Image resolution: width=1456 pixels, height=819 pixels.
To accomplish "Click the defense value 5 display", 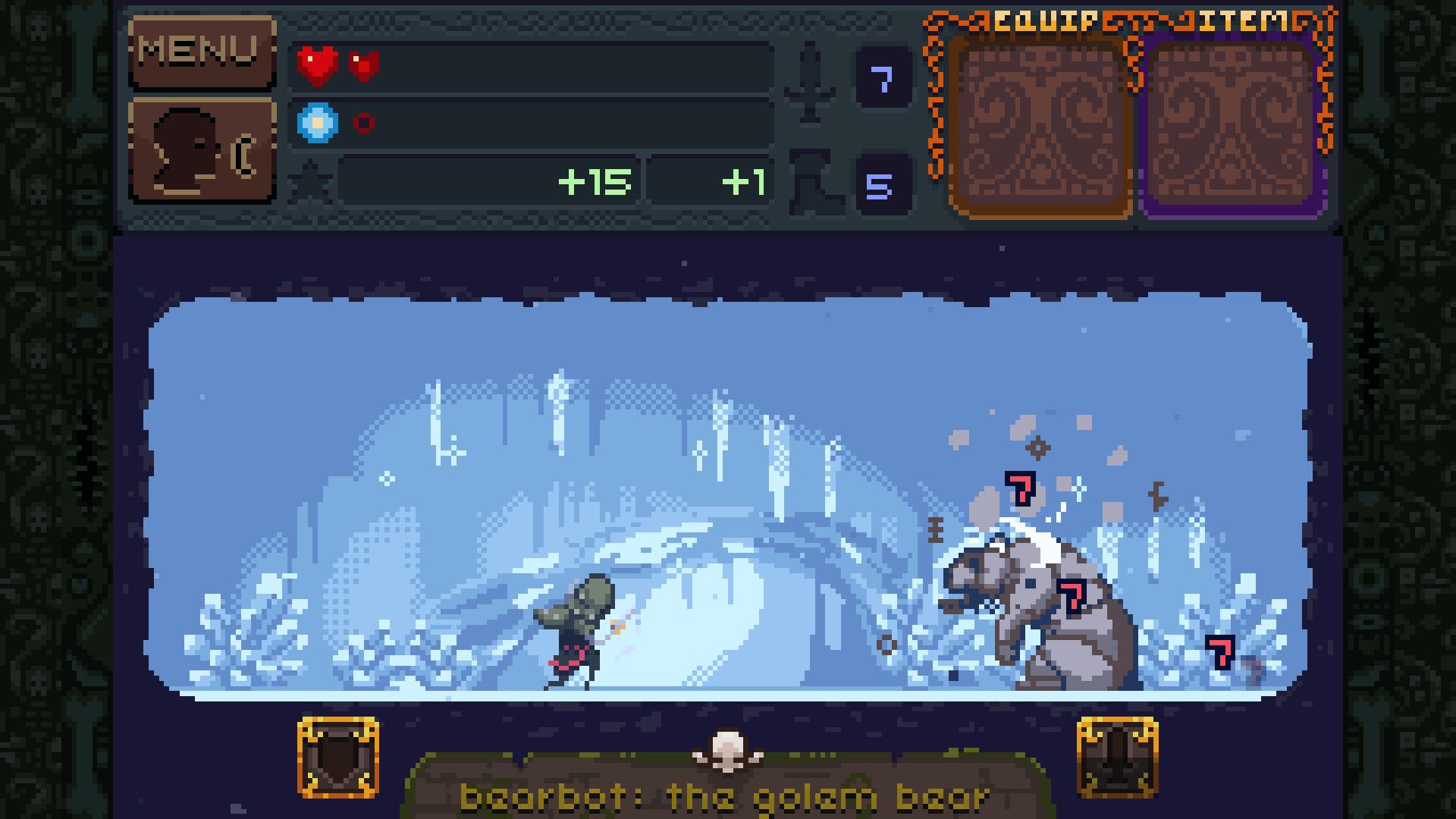I will (x=884, y=182).
